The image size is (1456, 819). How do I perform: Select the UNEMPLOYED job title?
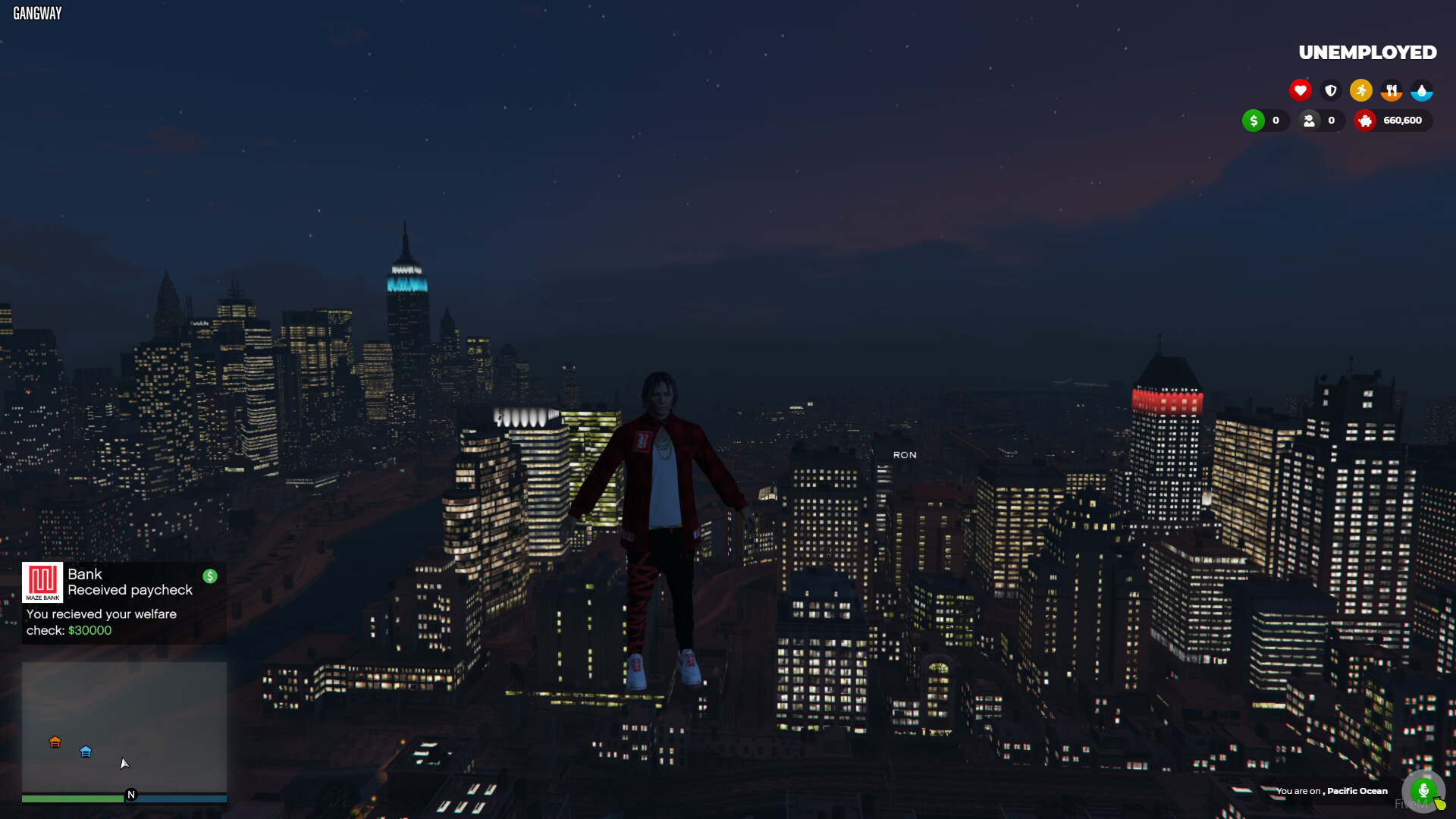[1367, 52]
